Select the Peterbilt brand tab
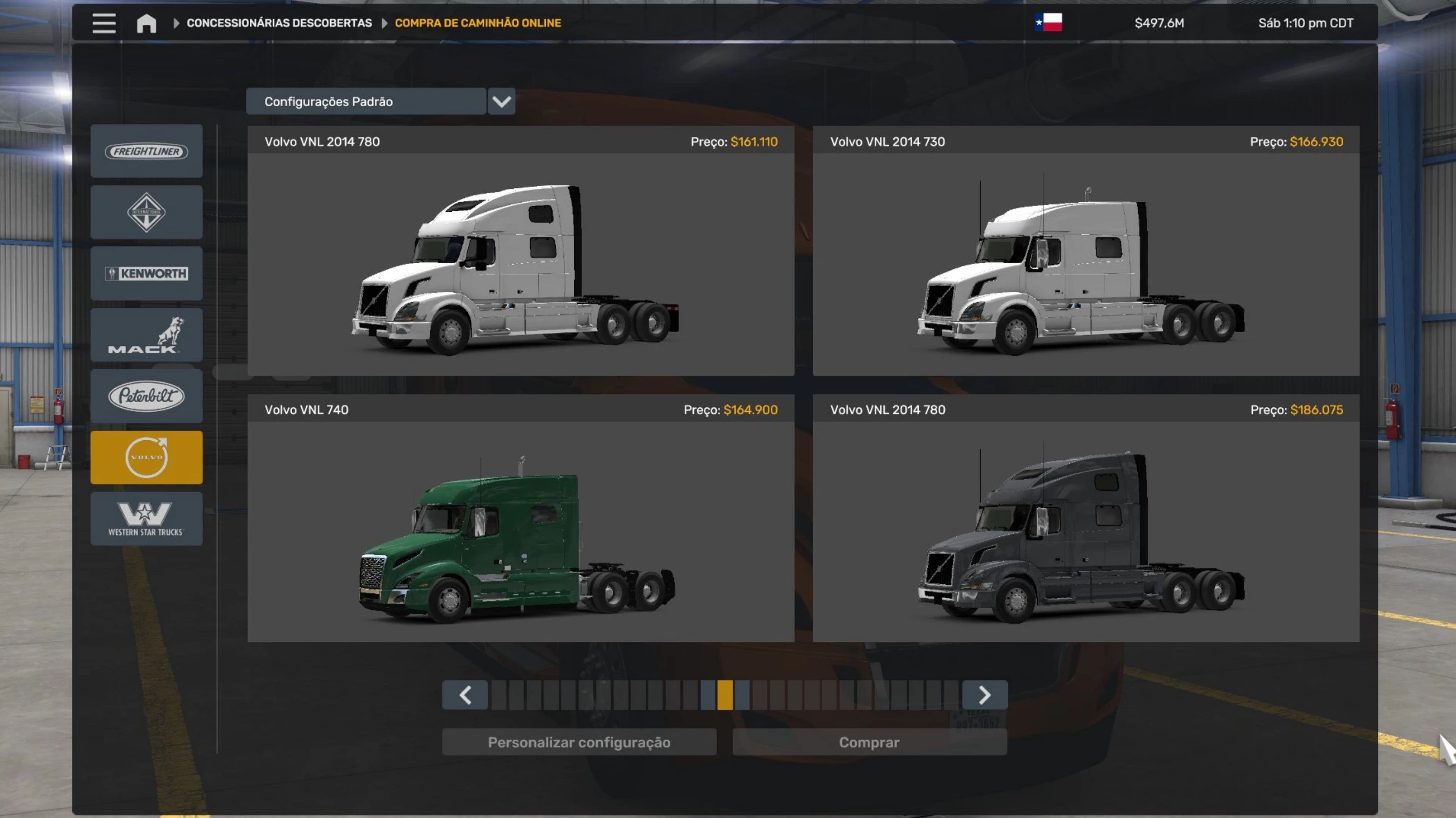1456x818 pixels. pos(147,396)
